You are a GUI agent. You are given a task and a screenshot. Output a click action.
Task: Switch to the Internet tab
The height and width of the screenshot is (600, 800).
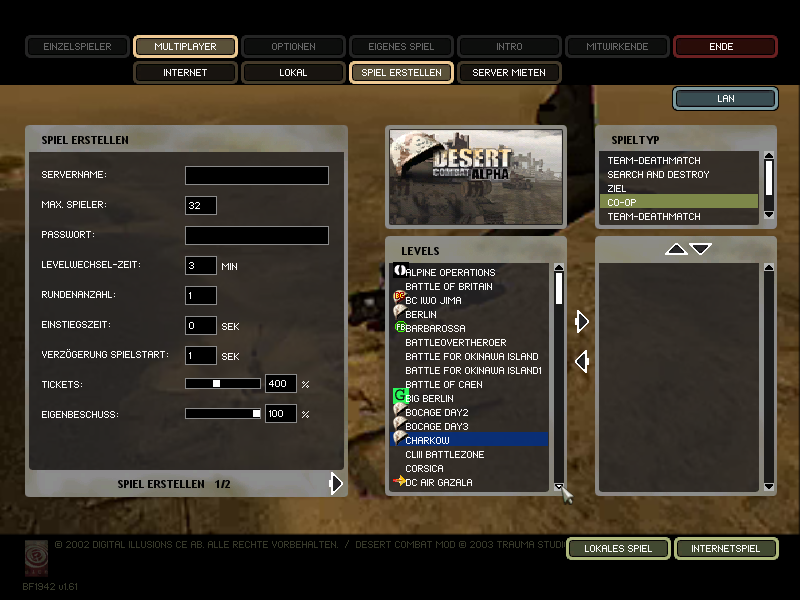[185, 73]
